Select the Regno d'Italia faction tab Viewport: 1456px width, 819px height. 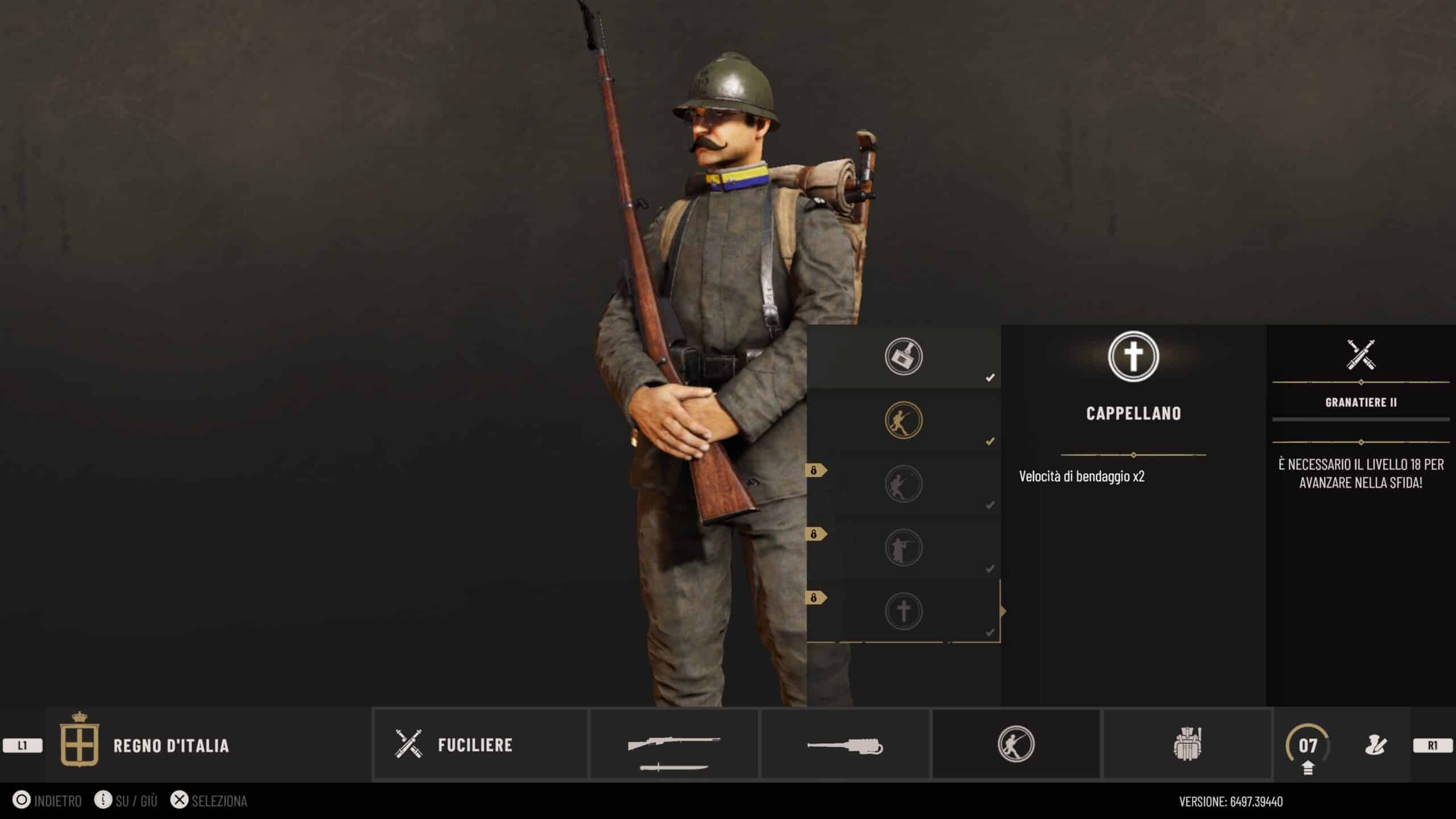tap(171, 745)
